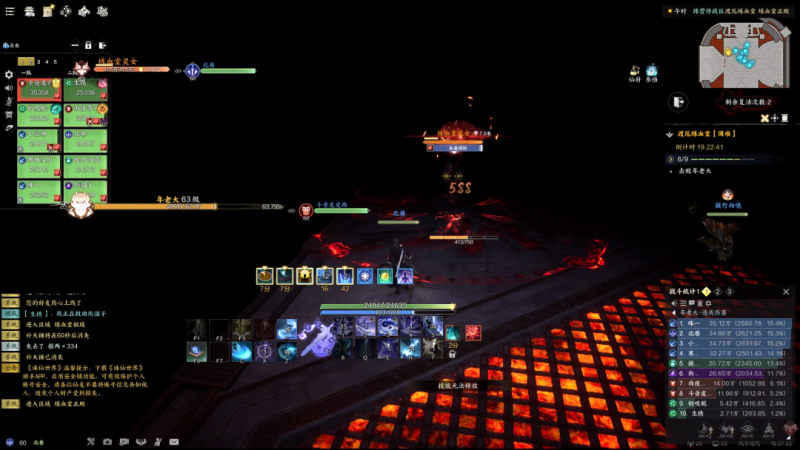
Task: Leave the dungeon with the exit door button
Action: click(679, 102)
